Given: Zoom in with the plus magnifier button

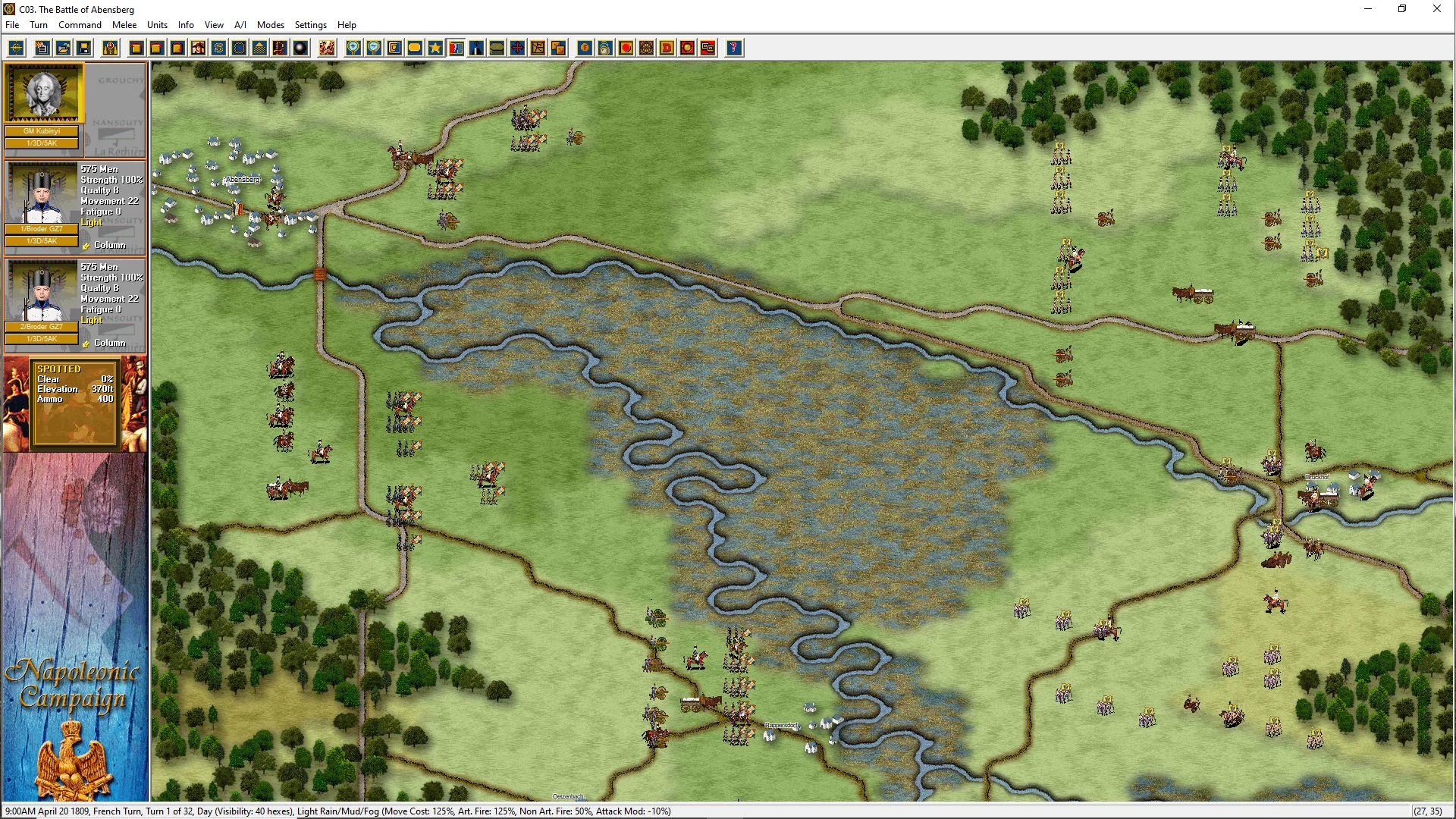Looking at the screenshot, I should [x=353, y=49].
